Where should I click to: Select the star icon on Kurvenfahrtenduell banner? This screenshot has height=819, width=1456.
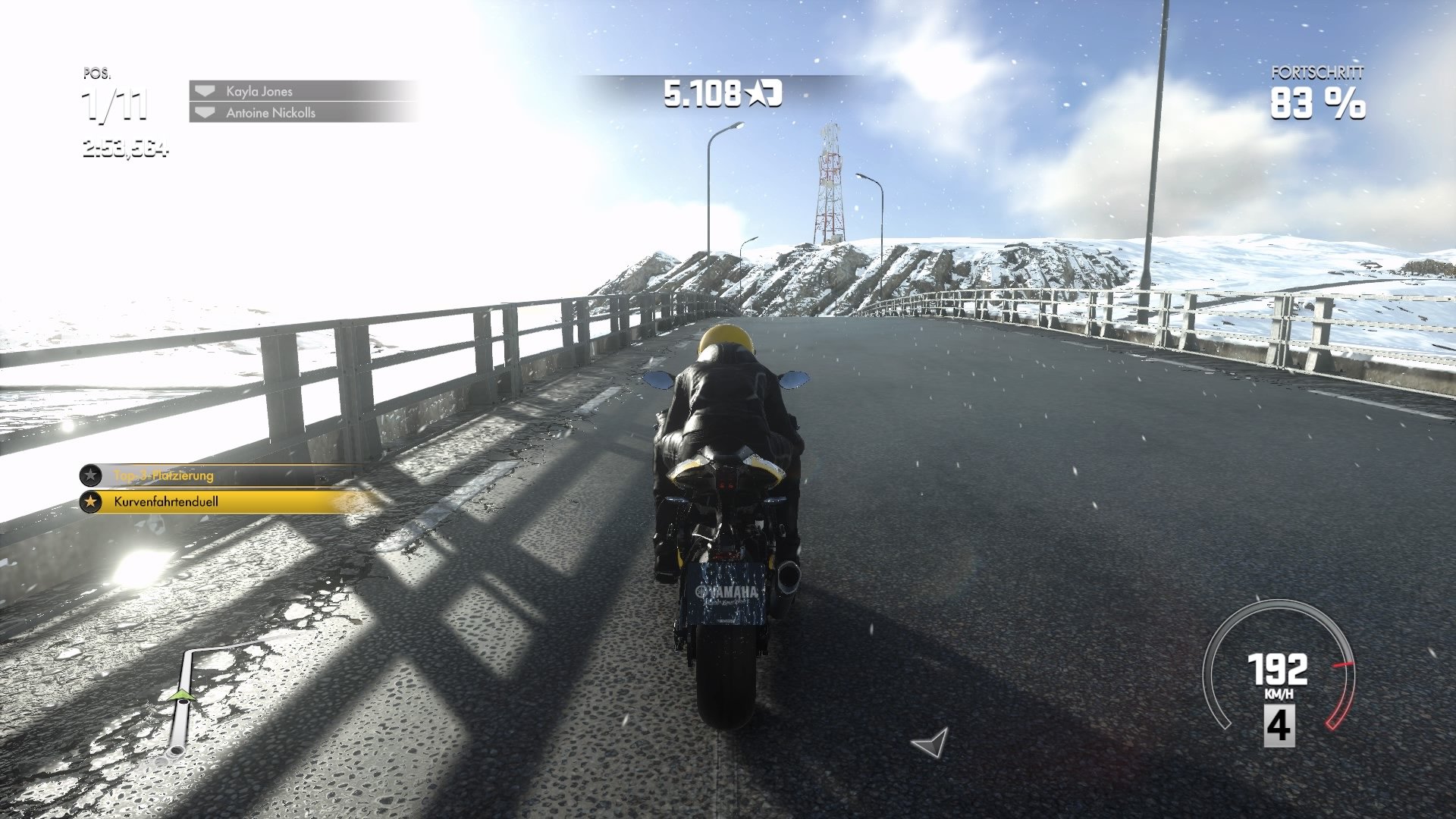[x=91, y=501]
